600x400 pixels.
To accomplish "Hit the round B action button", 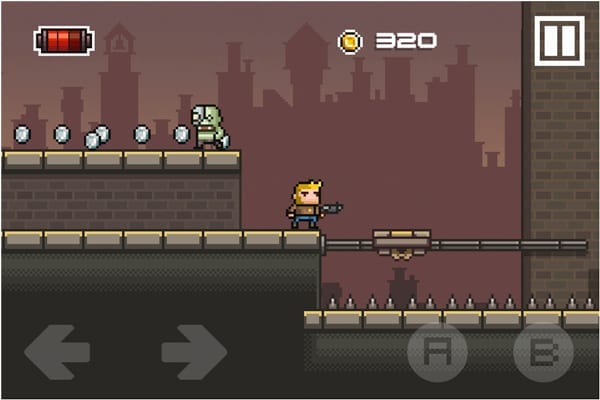I will pos(543,353).
